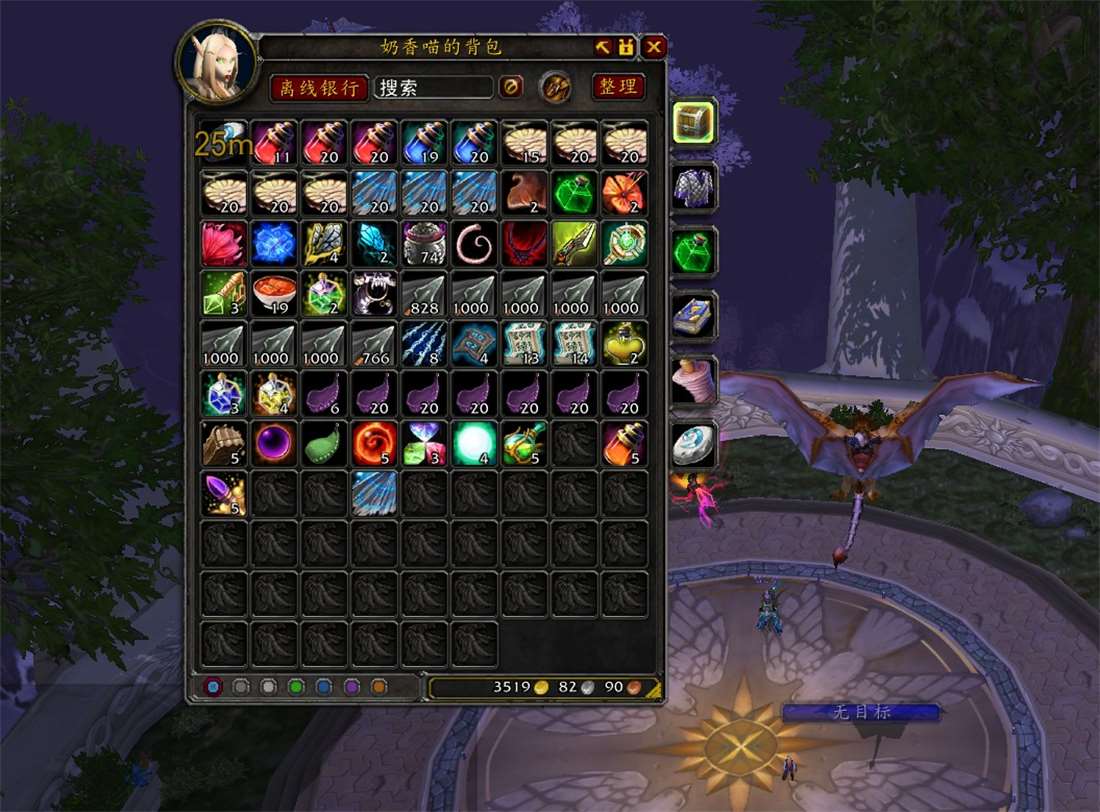Click the round bronze button beside 整理
This screenshot has width=1100, height=812.
coord(556,87)
